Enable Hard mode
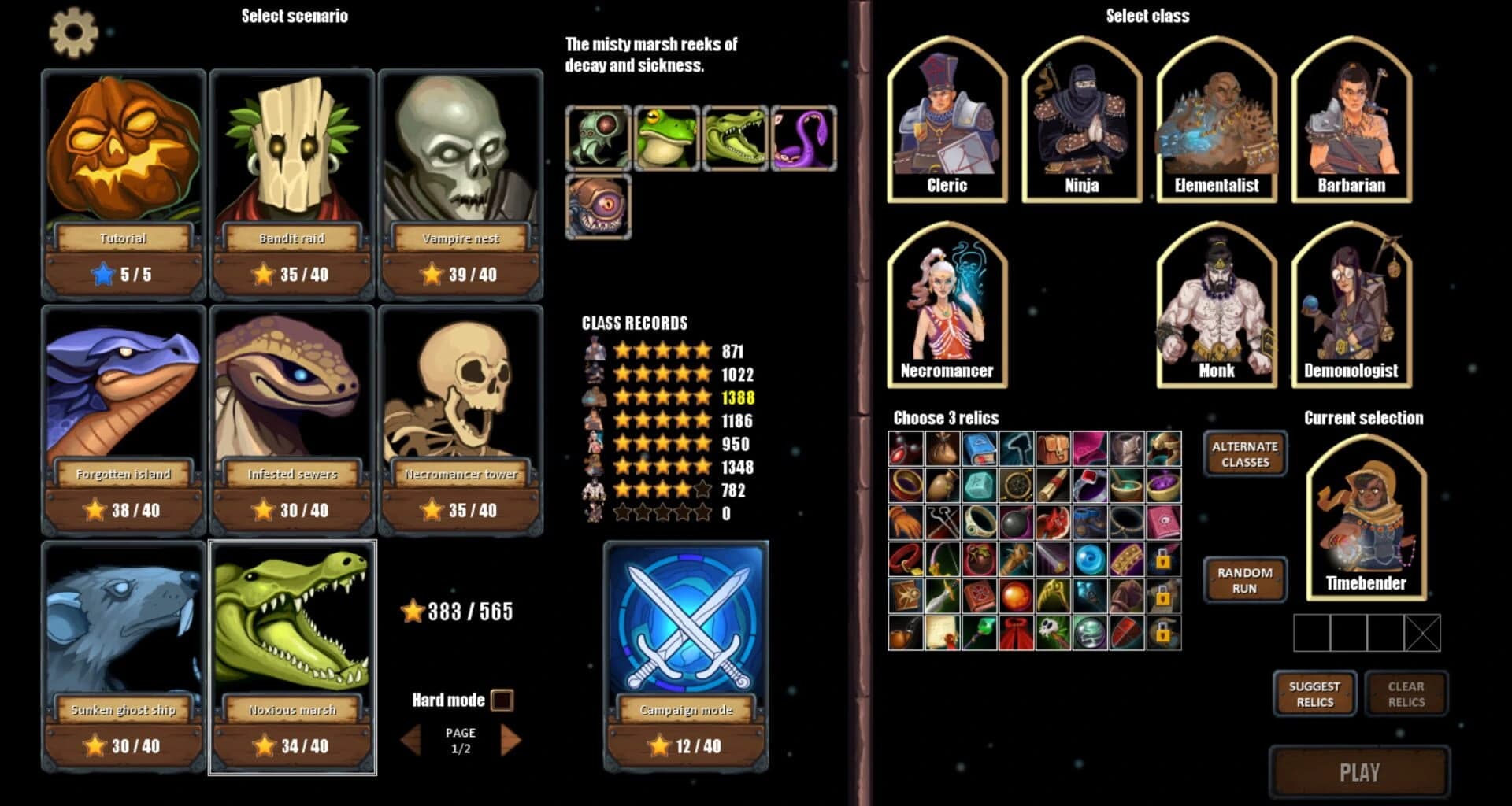Viewport: 1512px width, 806px height. tap(502, 700)
